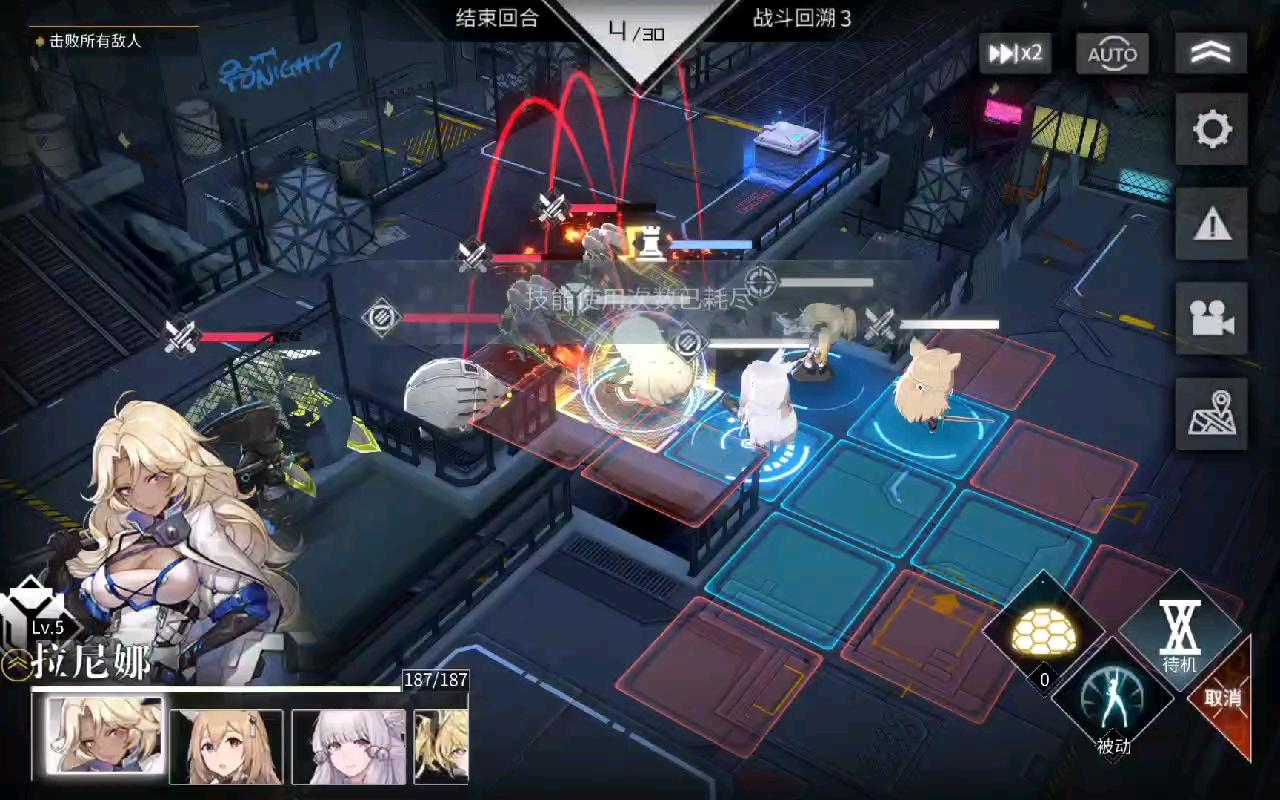
Task: Enable x2 battle speed
Action: coord(1015,55)
